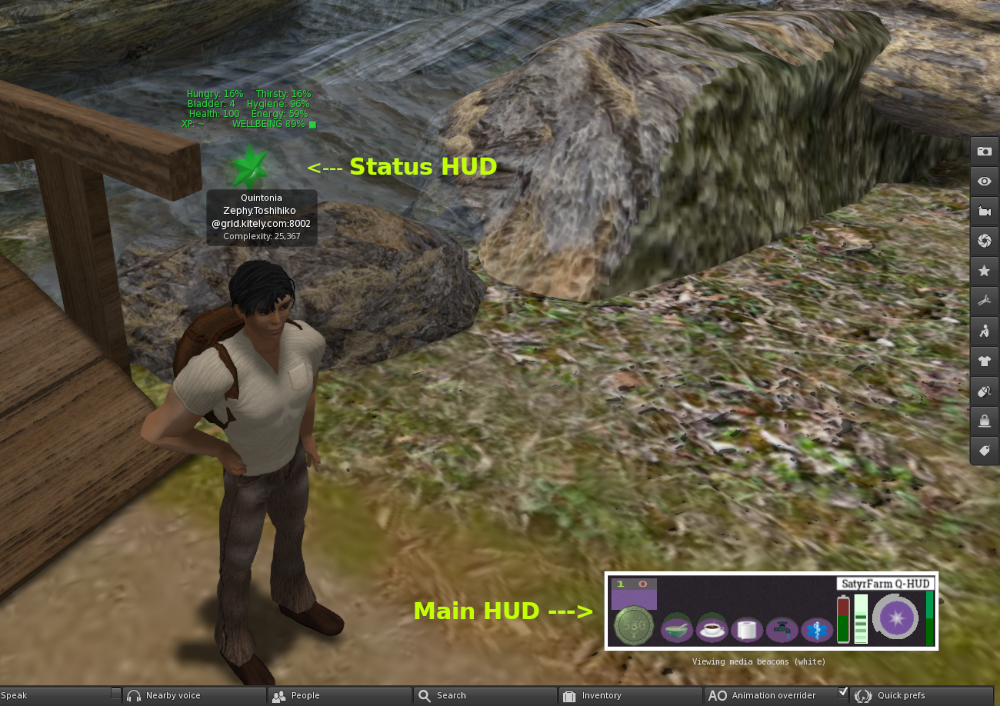Open the People panel
Screen dimensions: 1000x706
(304, 695)
